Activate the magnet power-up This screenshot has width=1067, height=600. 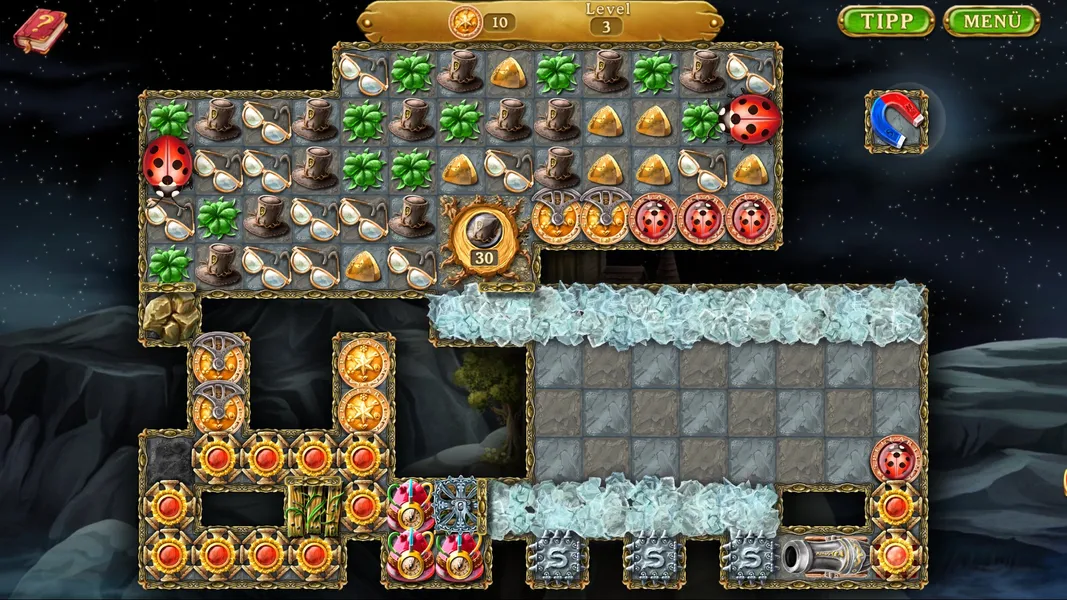click(895, 120)
